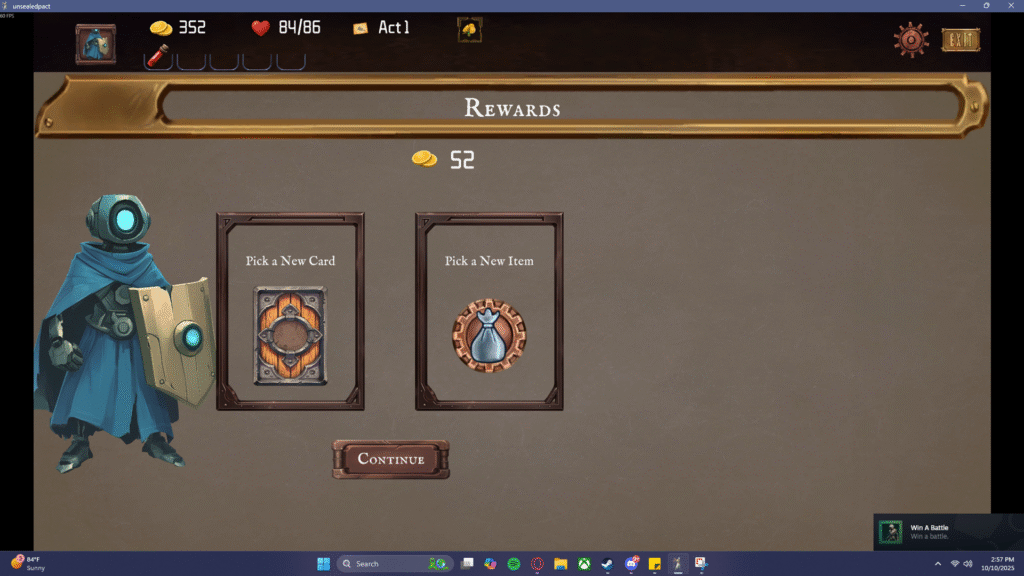
Task: Close the game window
Action: pyautogui.click(x=1011, y=5)
